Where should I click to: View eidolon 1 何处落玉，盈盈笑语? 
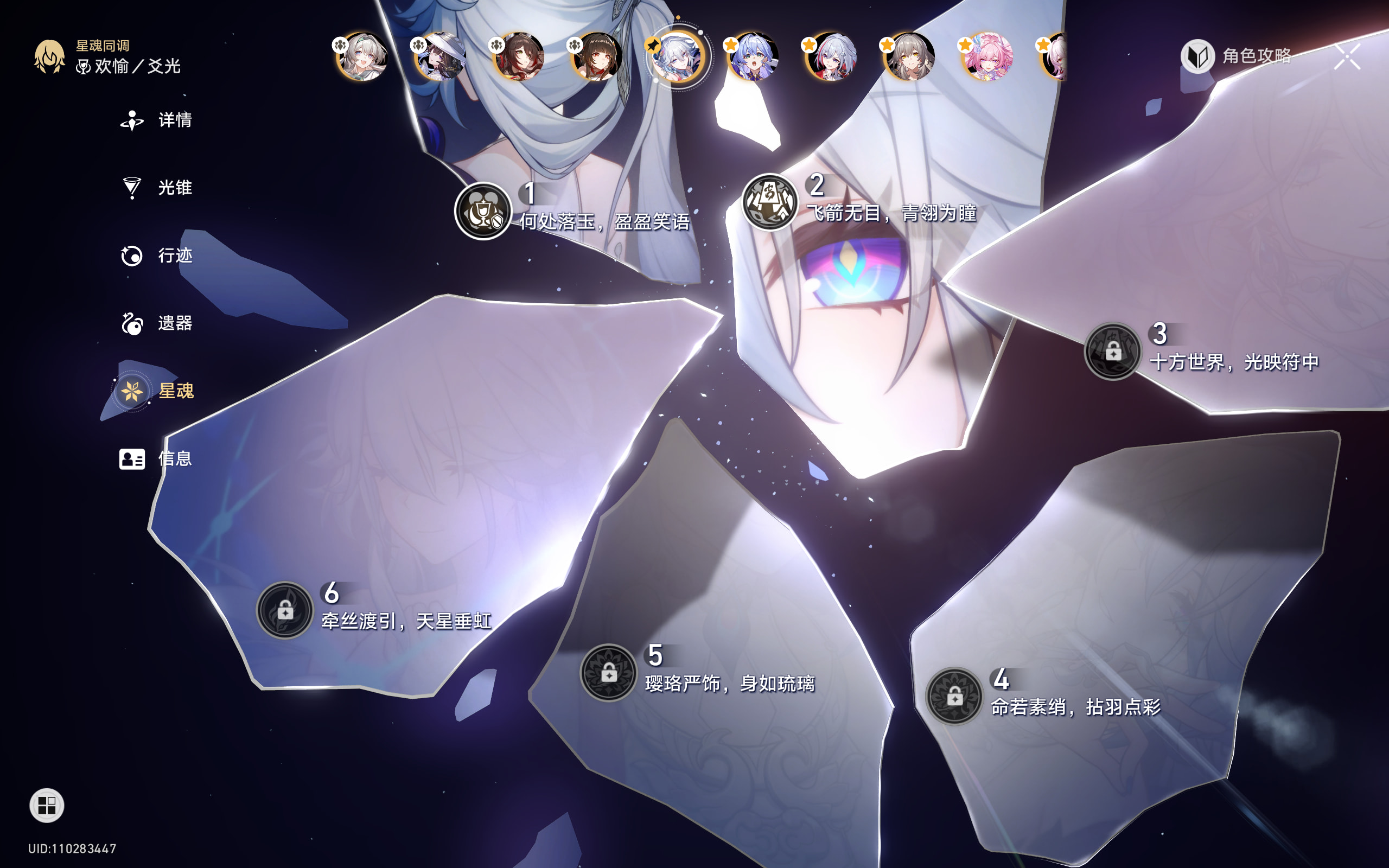pyautogui.click(x=483, y=211)
